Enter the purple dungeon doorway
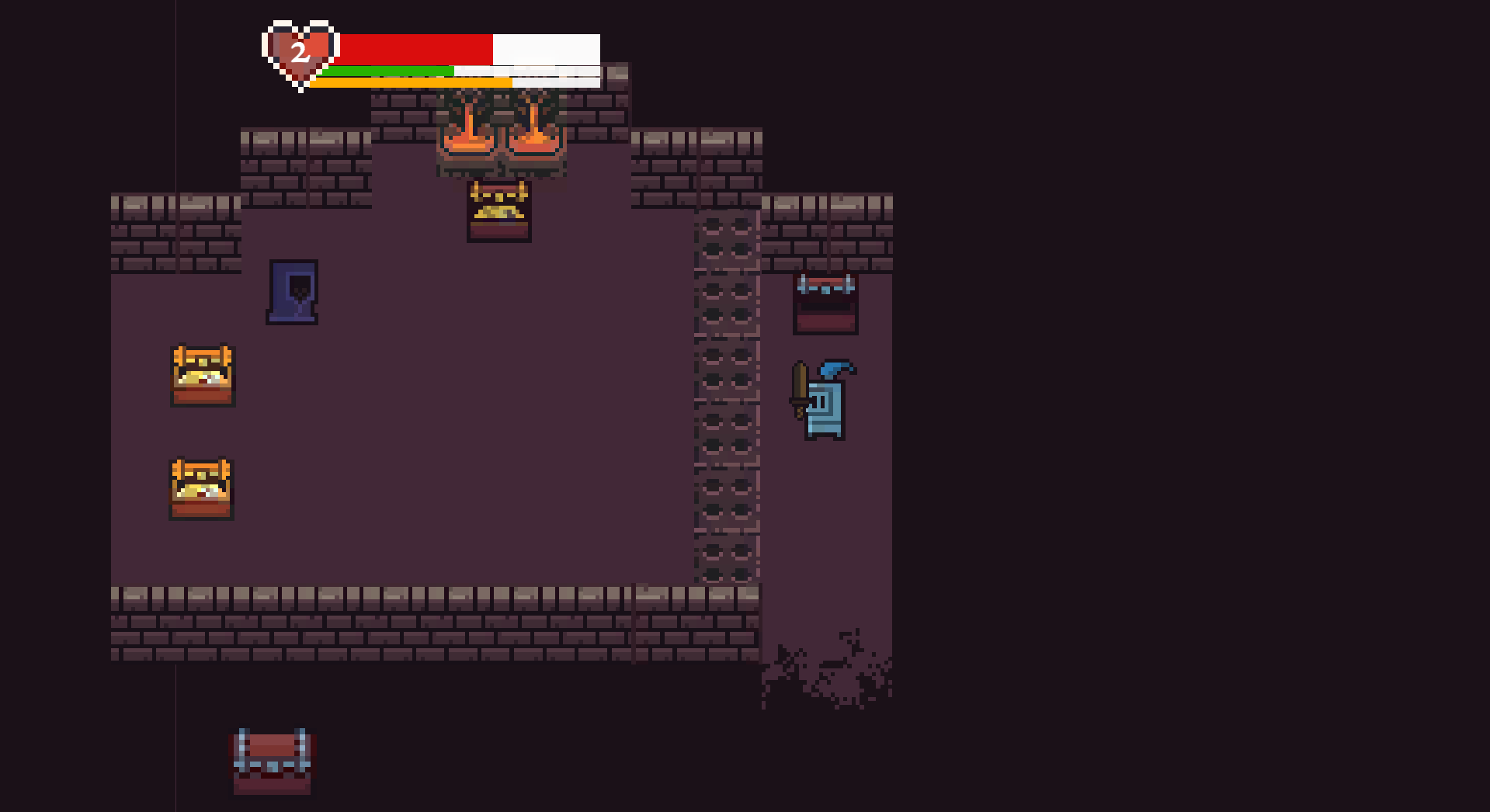 point(293,293)
